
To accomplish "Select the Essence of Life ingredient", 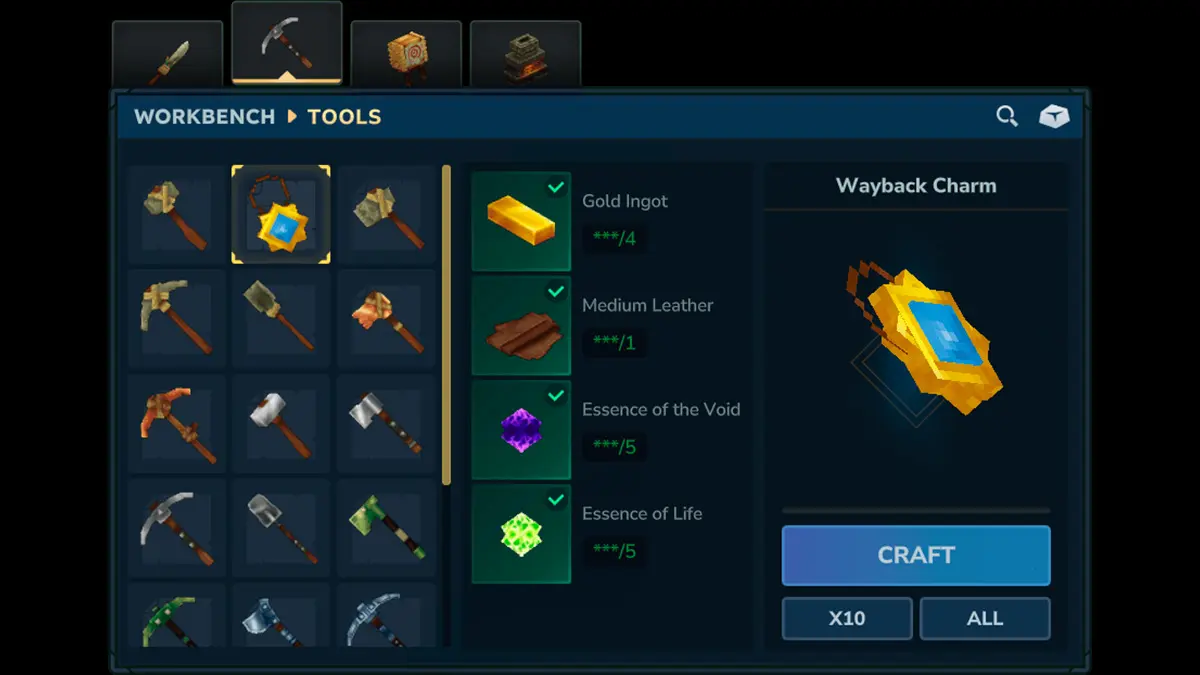I will (521, 533).
